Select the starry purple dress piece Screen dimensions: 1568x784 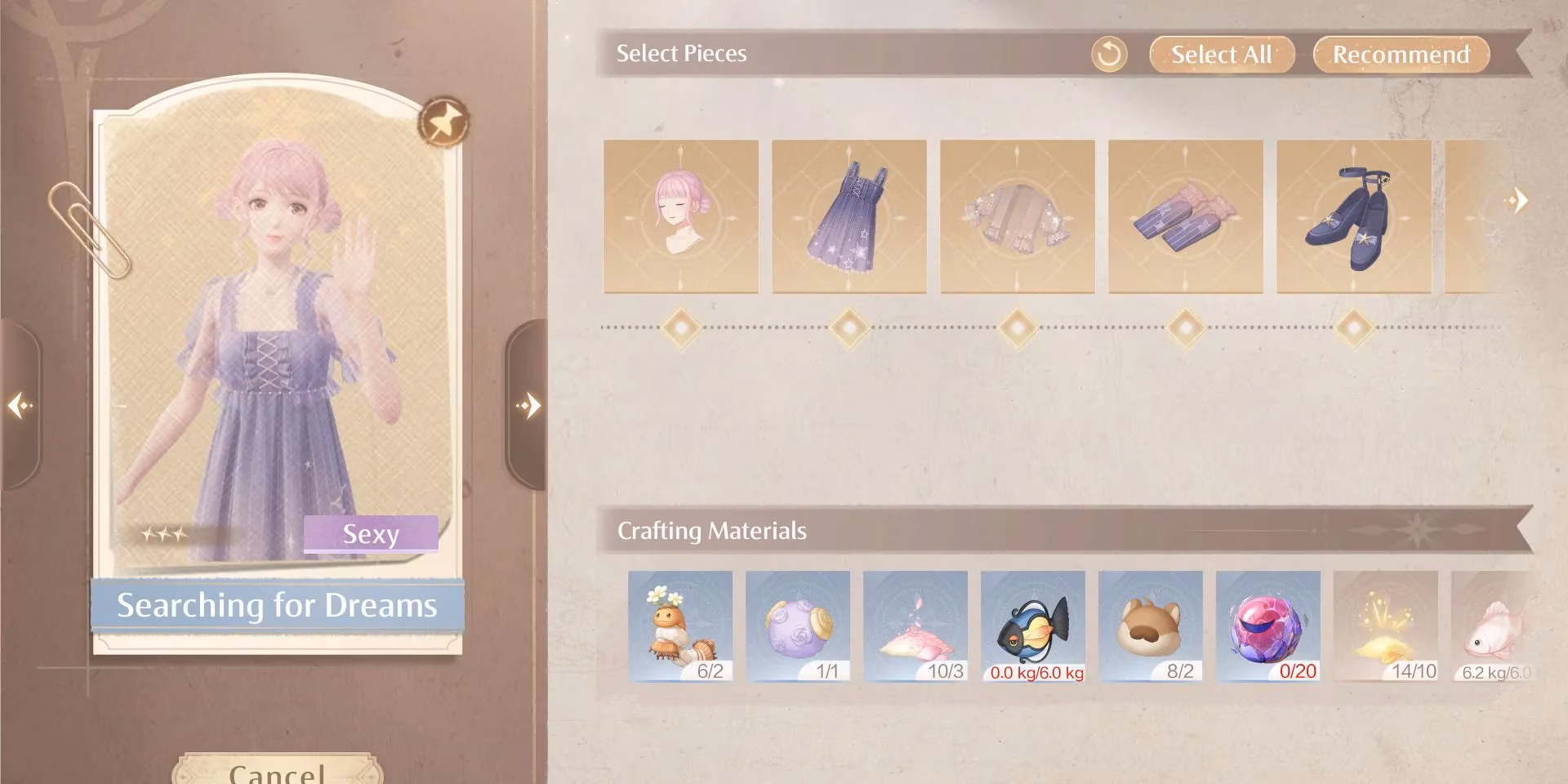click(851, 218)
